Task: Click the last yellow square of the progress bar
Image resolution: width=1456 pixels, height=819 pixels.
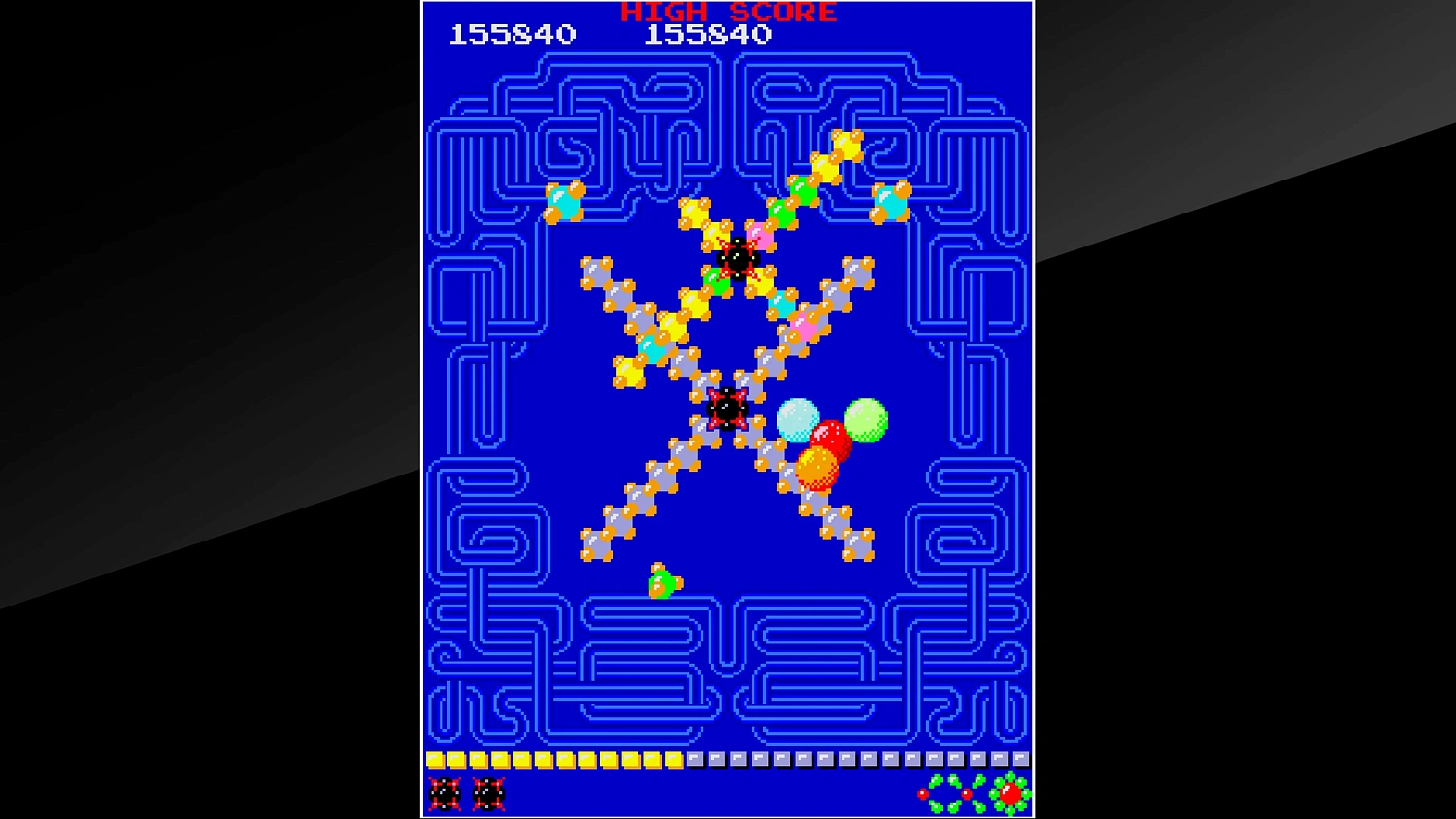Action: click(x=673, y=758)
